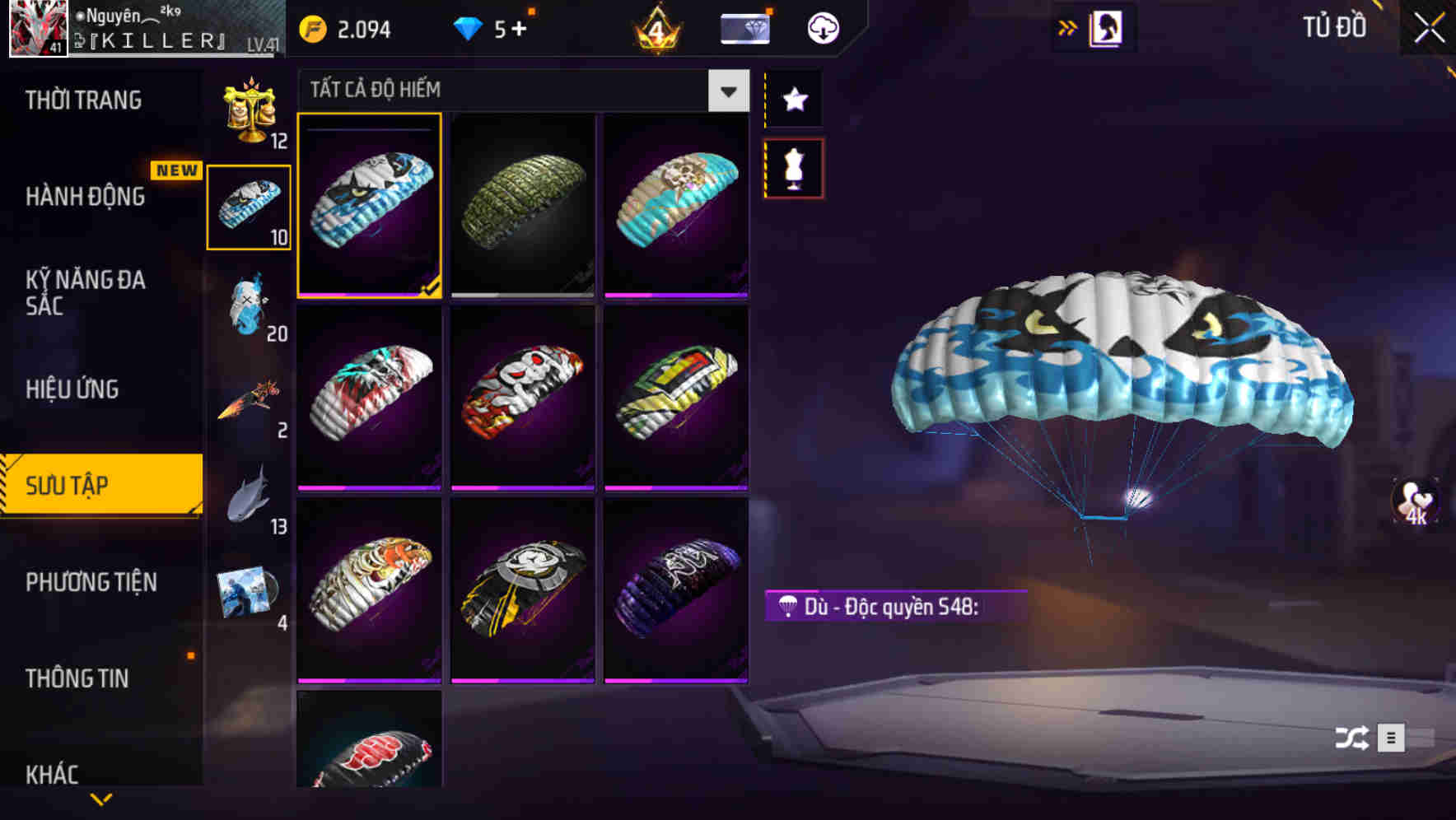Select the blue shark-face parachute thumbnail
1456x820 pixels.
(371, 204)
